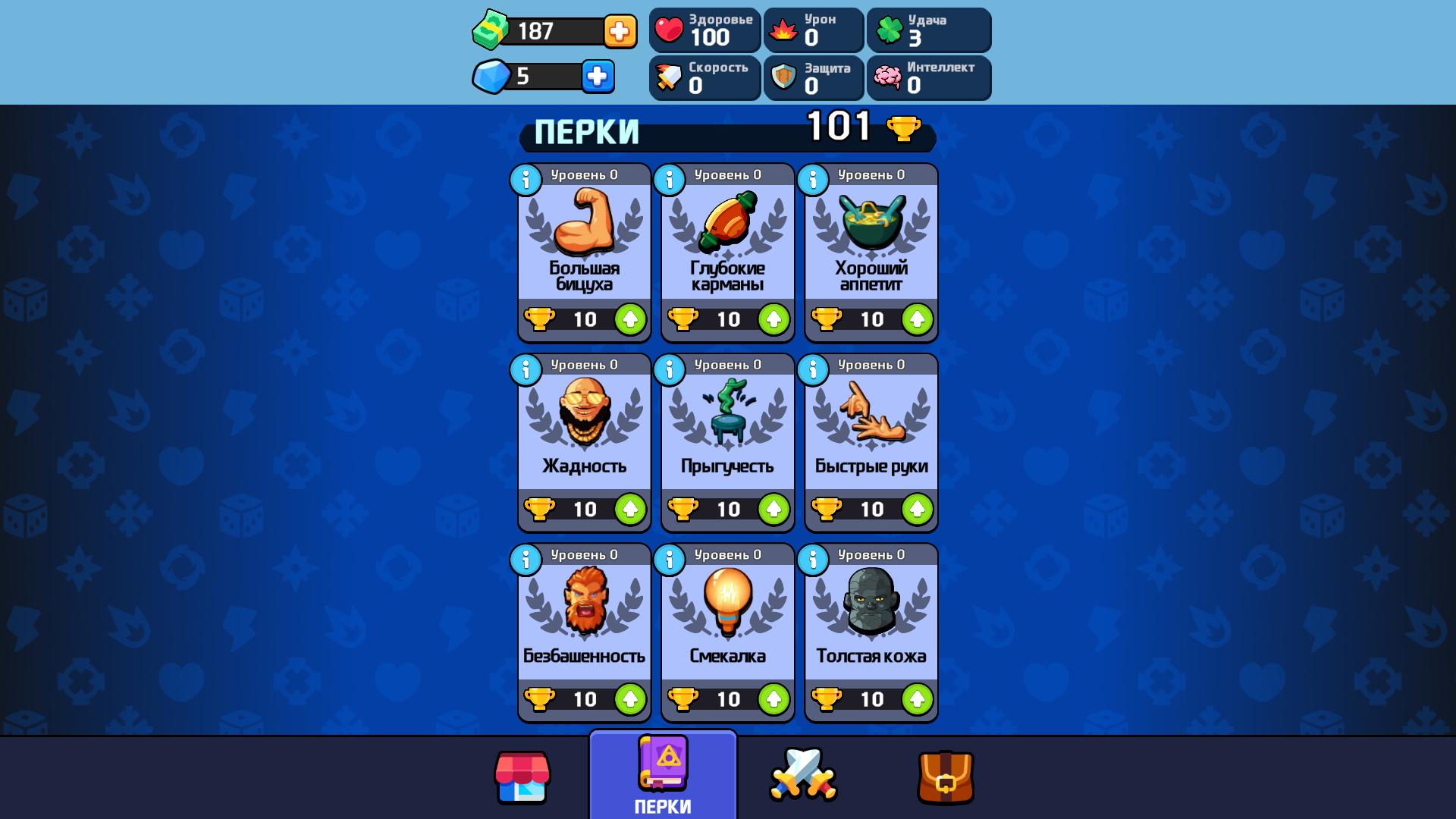The image size is (1456, 819).
Task: Open info tooltip on Жадность perk
Action: click(x=525, y=371)
